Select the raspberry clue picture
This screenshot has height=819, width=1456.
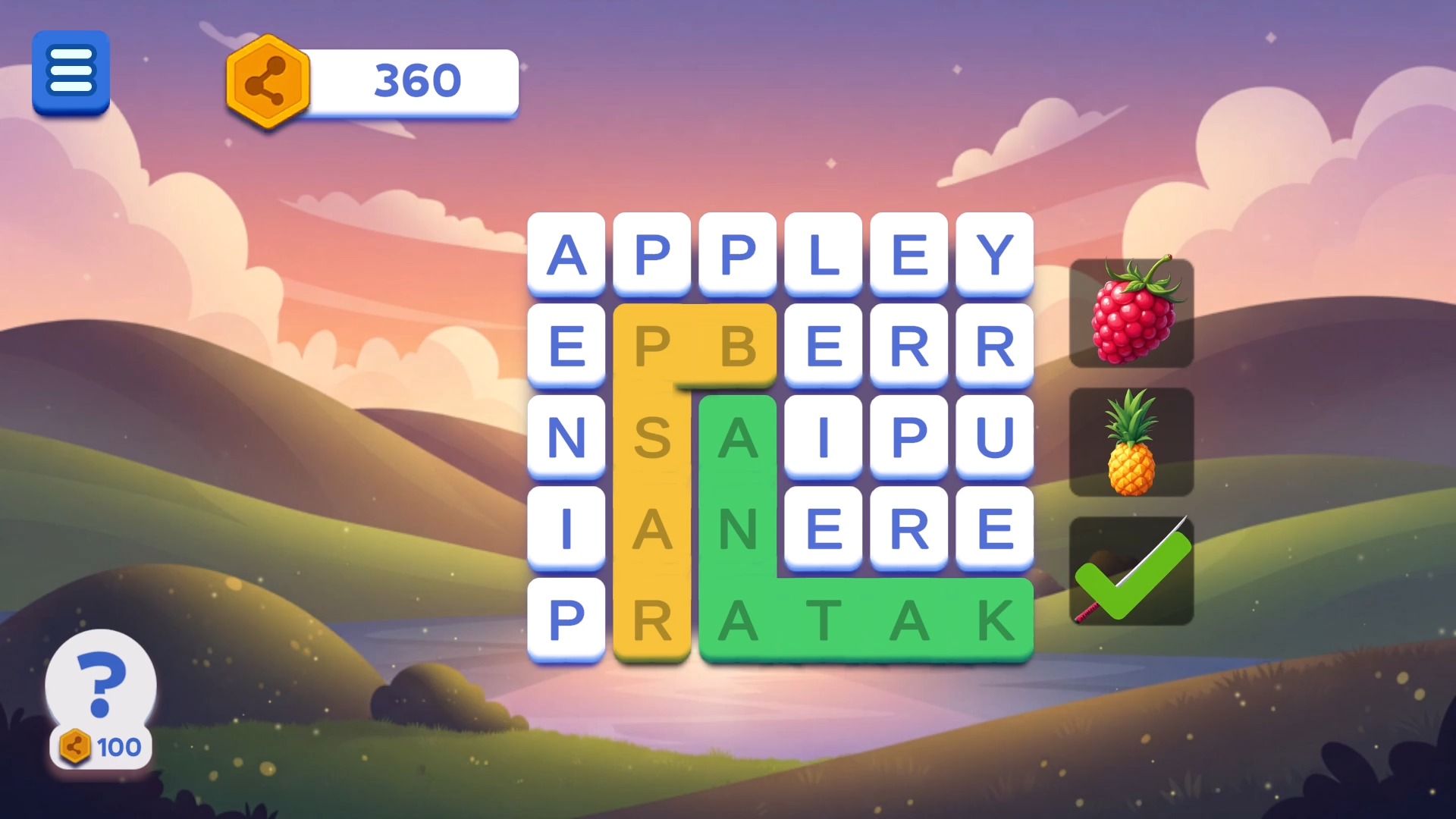[x=1131, y=313]
